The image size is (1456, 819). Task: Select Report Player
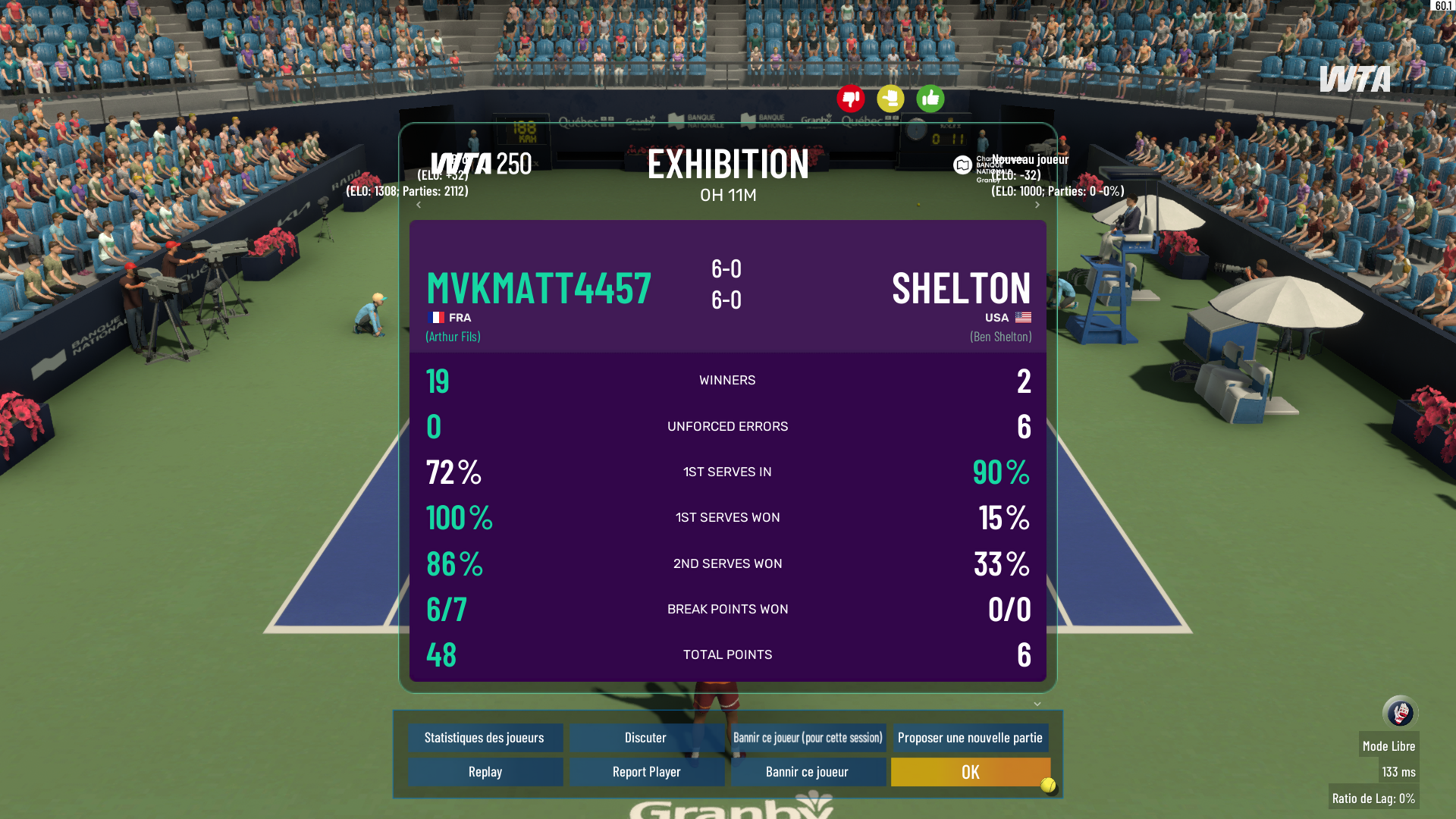pyautogui.click(x=646, y=772)
